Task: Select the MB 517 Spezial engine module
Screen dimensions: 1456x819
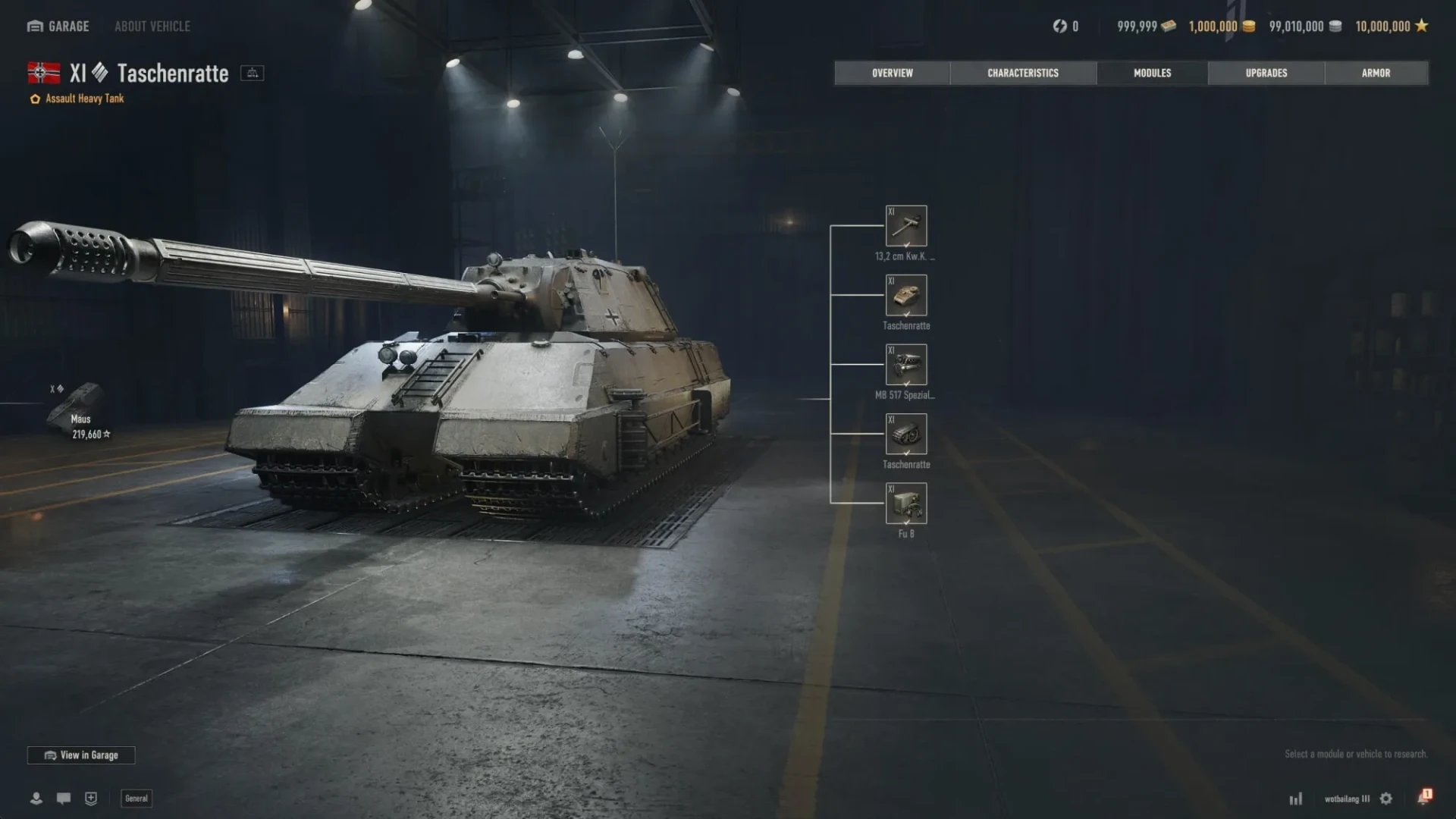Action: click(x=906, y=365)
